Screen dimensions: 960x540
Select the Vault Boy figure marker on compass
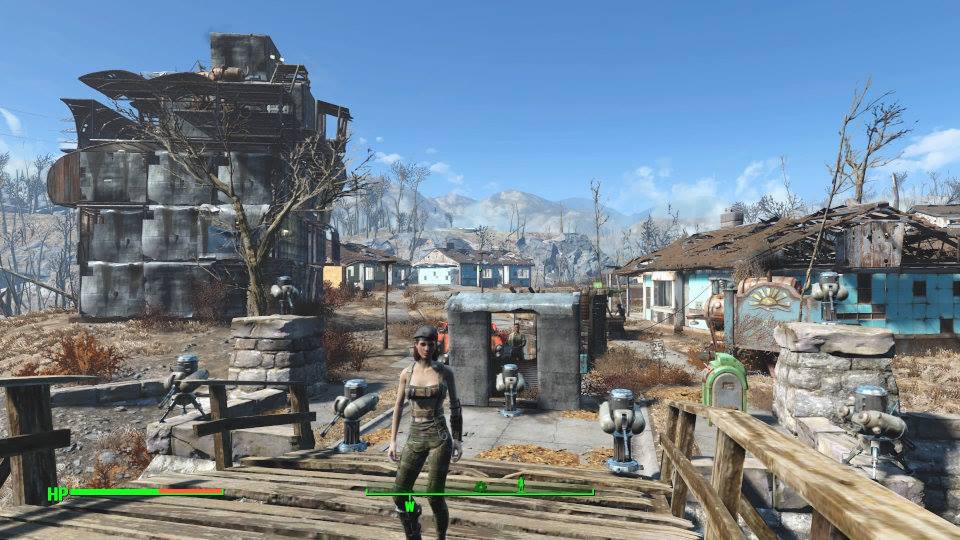tap(520, 485)
